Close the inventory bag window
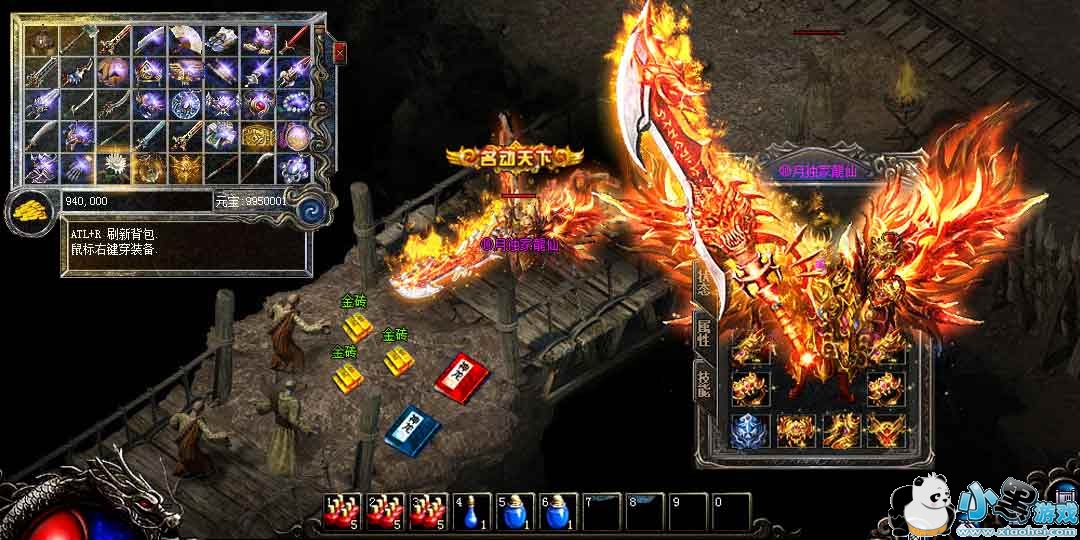The height and width of the screenshot is (540, 1080). tap(340, 51)
